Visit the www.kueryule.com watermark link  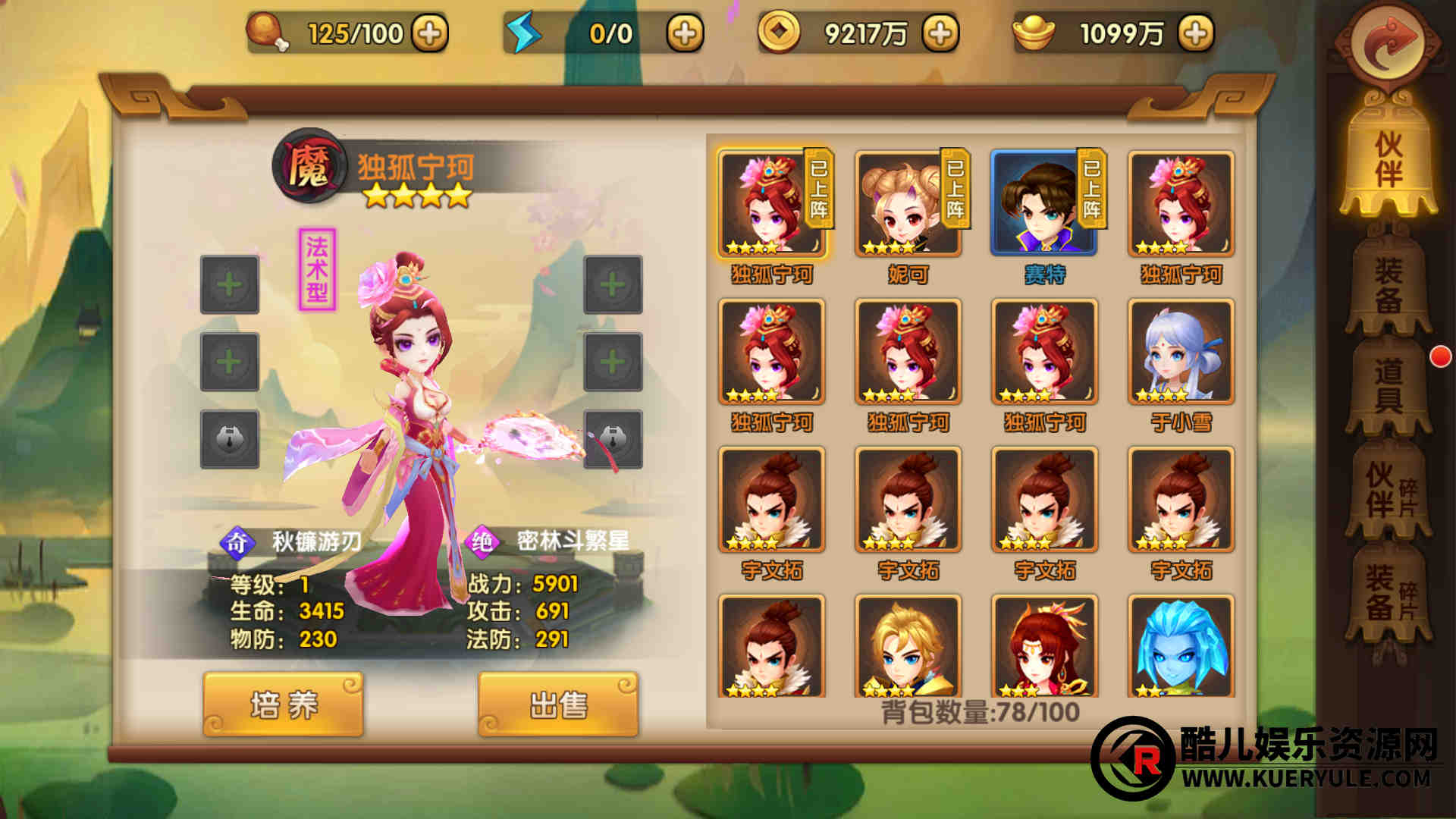coord(1304,778)
